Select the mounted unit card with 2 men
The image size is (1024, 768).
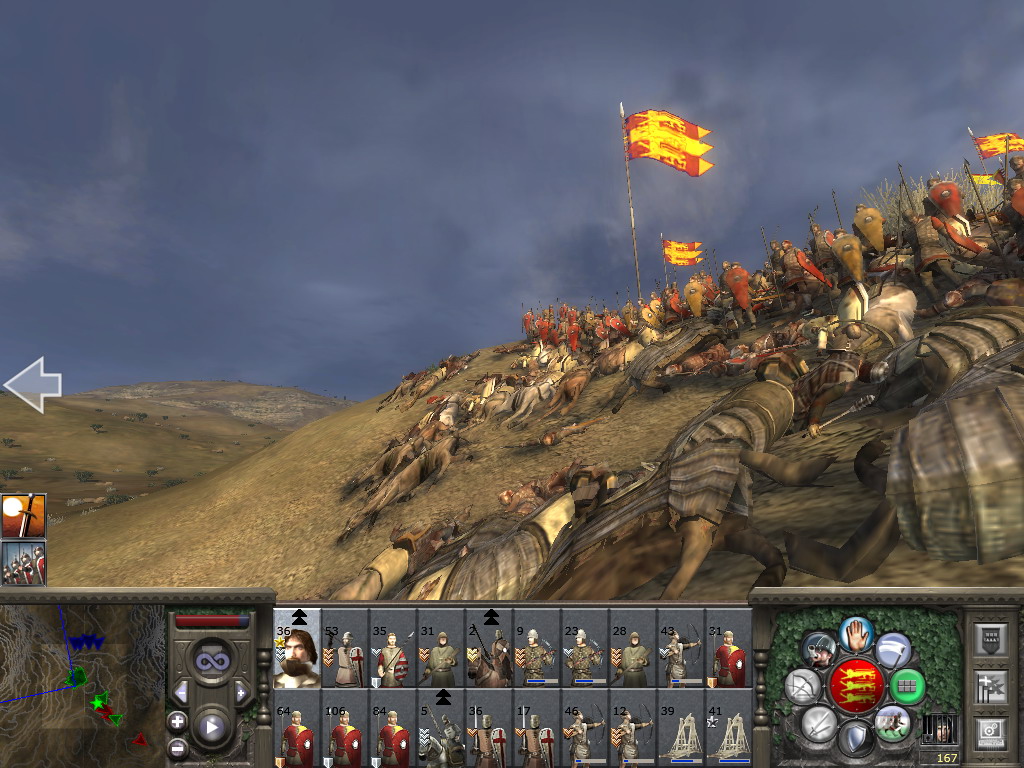(489, 653)
